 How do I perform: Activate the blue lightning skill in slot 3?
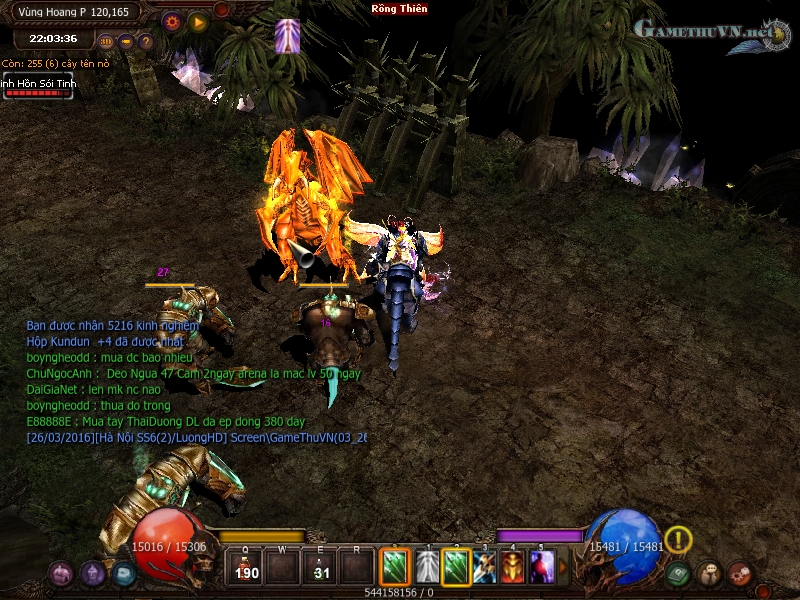pos(485,568)
